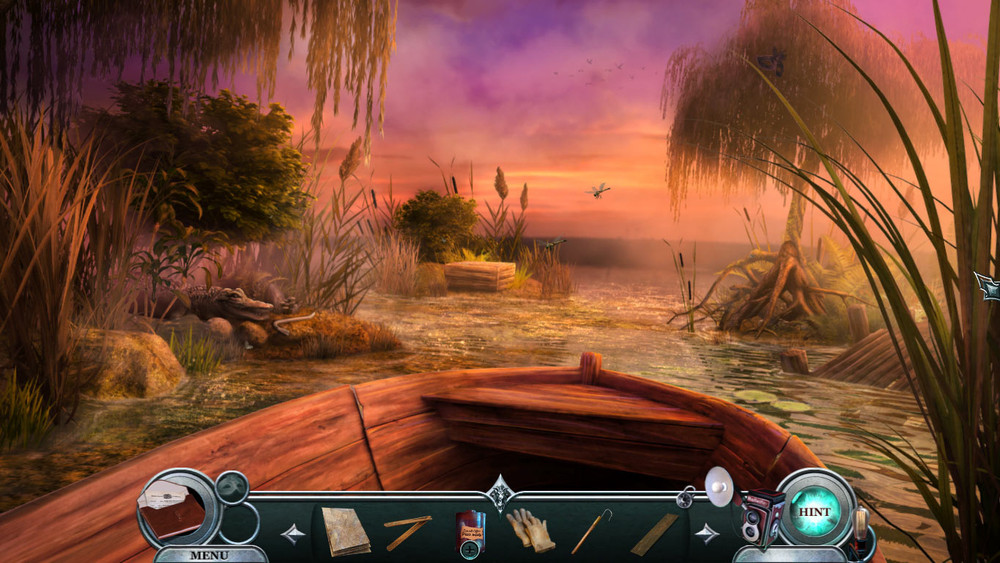Open the MENU button

(209, 555)
